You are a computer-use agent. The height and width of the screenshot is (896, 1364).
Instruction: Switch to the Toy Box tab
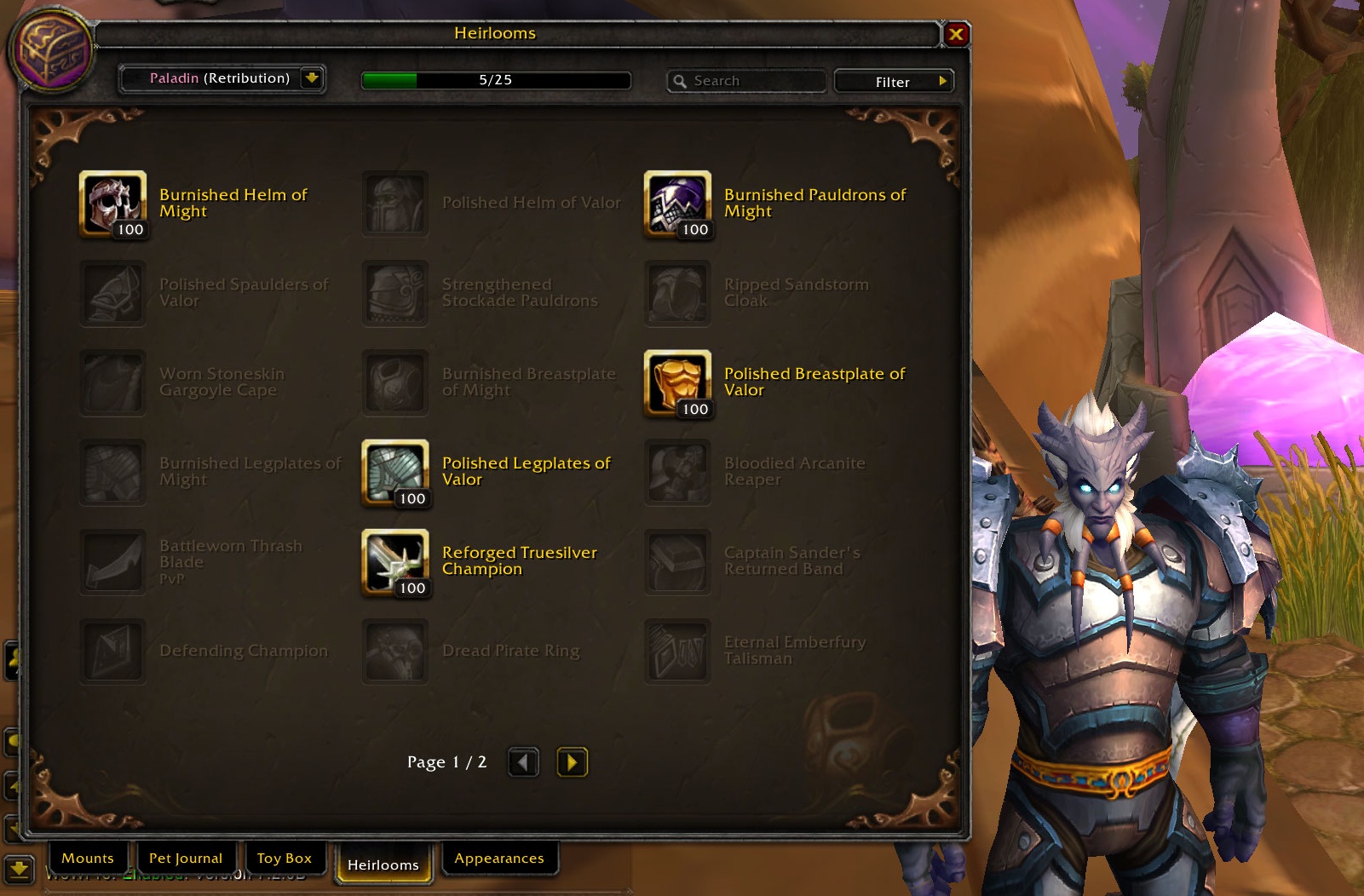[x=285, y=858]
